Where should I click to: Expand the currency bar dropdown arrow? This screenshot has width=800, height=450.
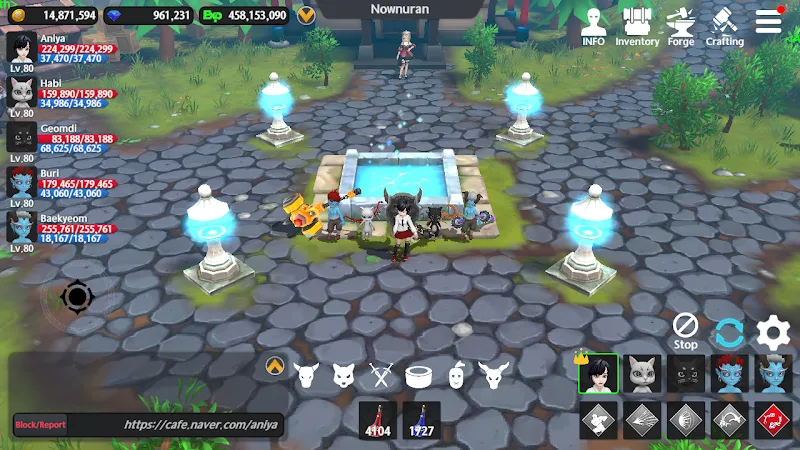tap(307, 15)
